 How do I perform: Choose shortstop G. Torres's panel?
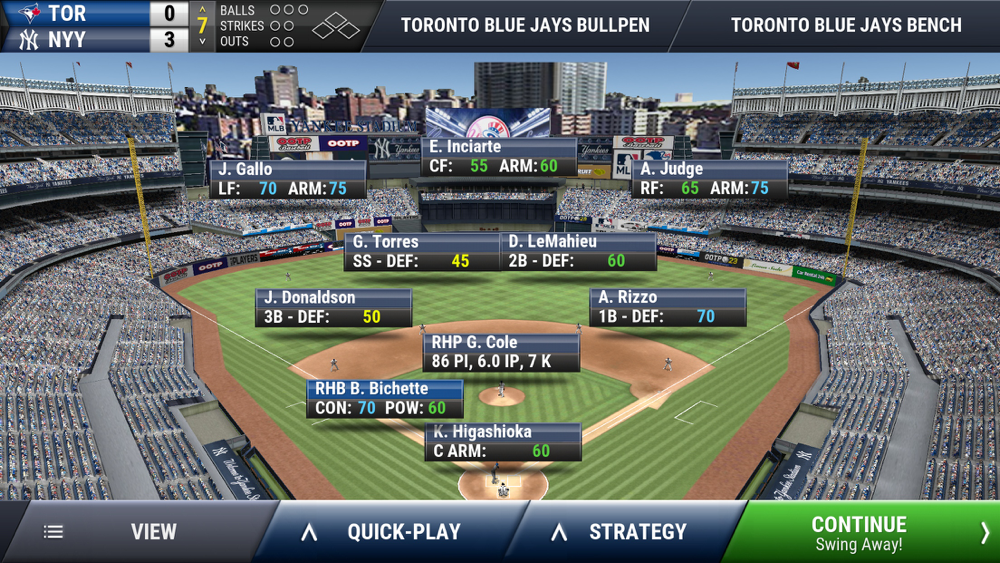(x=422, y=252)
